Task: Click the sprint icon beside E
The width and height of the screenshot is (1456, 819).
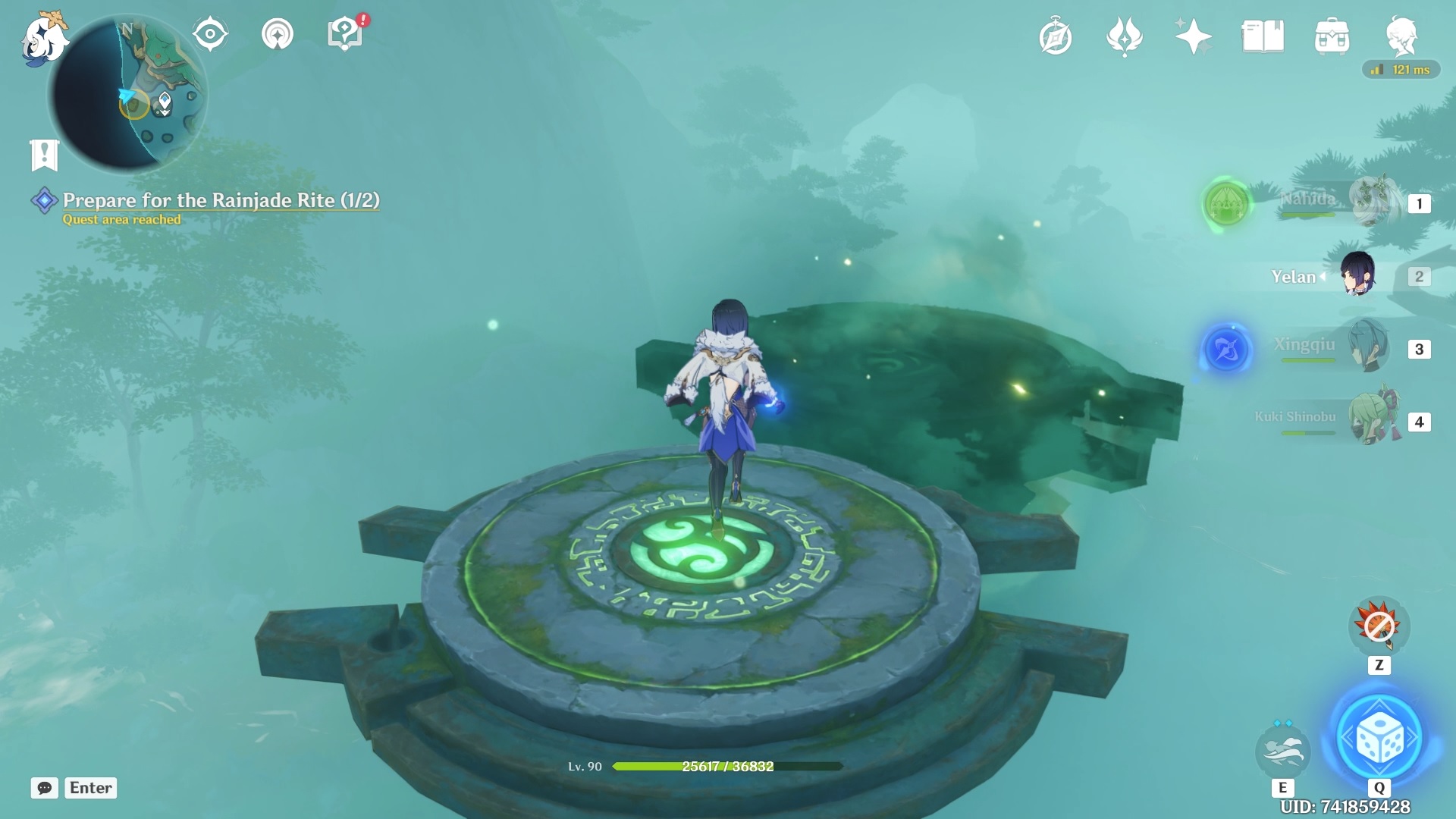Action: (x=1284, y=751)
